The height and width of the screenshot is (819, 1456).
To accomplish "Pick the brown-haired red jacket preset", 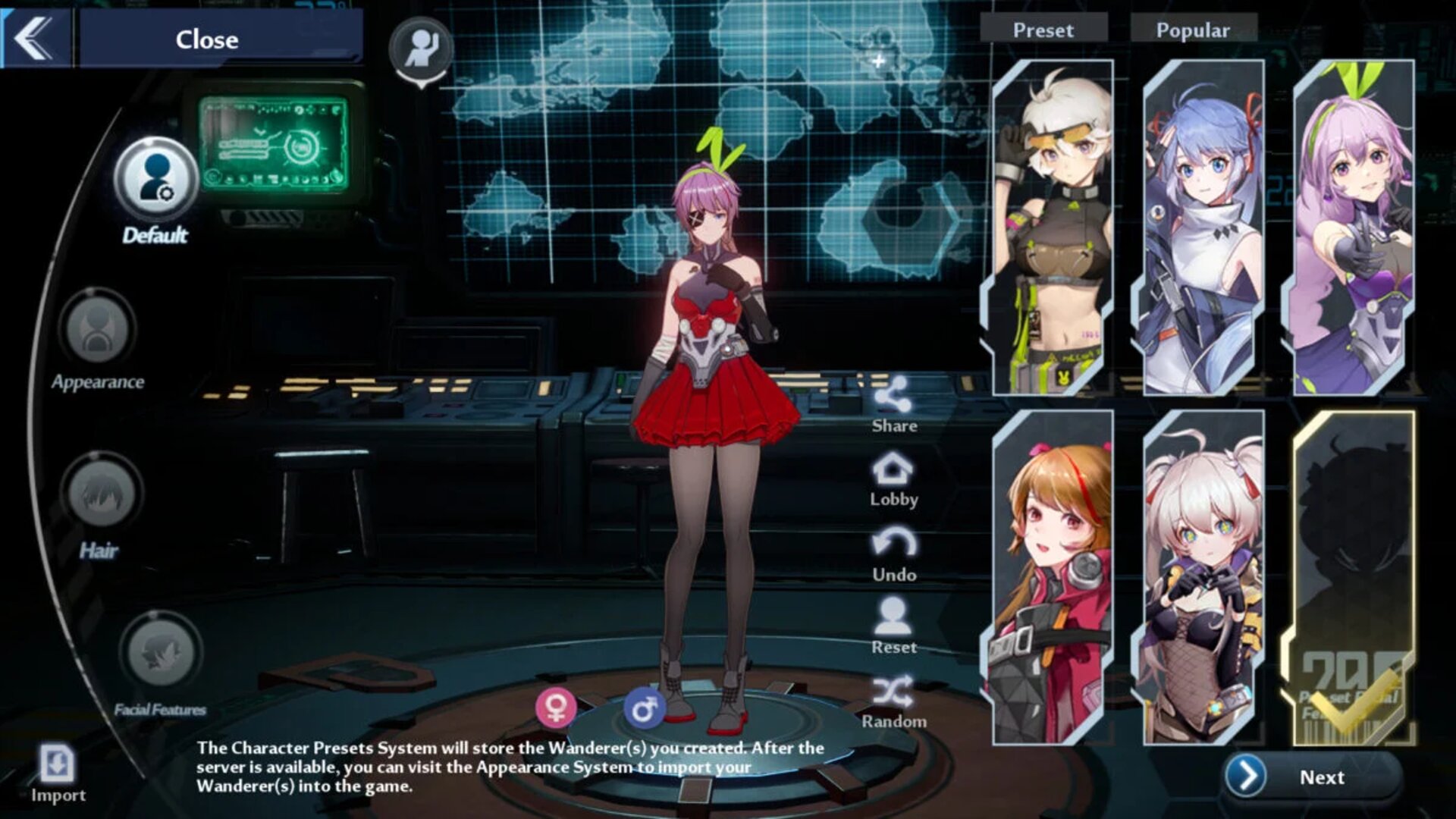I will pos(1053,578).
